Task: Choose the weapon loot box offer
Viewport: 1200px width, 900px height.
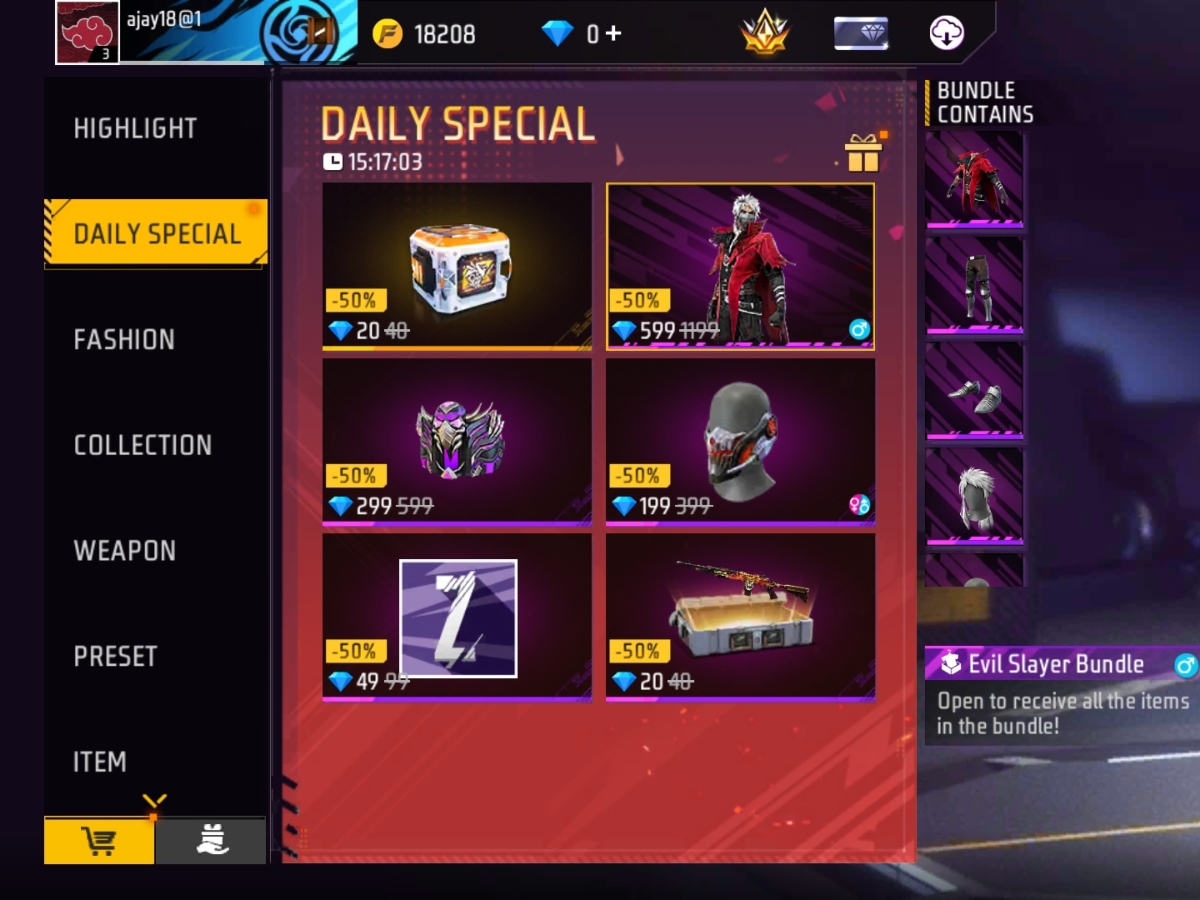Action: [x=740, y=617]
